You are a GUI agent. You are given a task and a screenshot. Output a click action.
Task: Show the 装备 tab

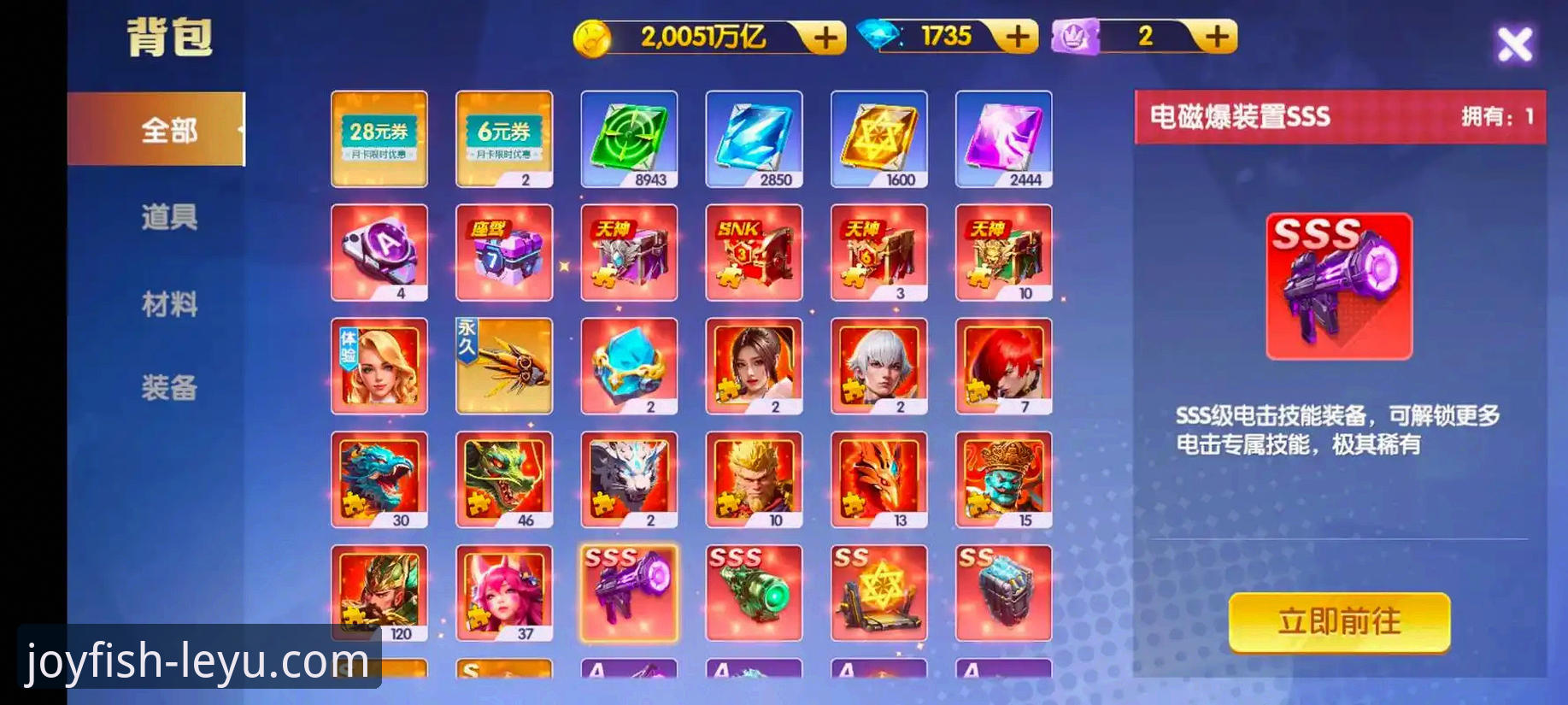click(x=169, y=388)
